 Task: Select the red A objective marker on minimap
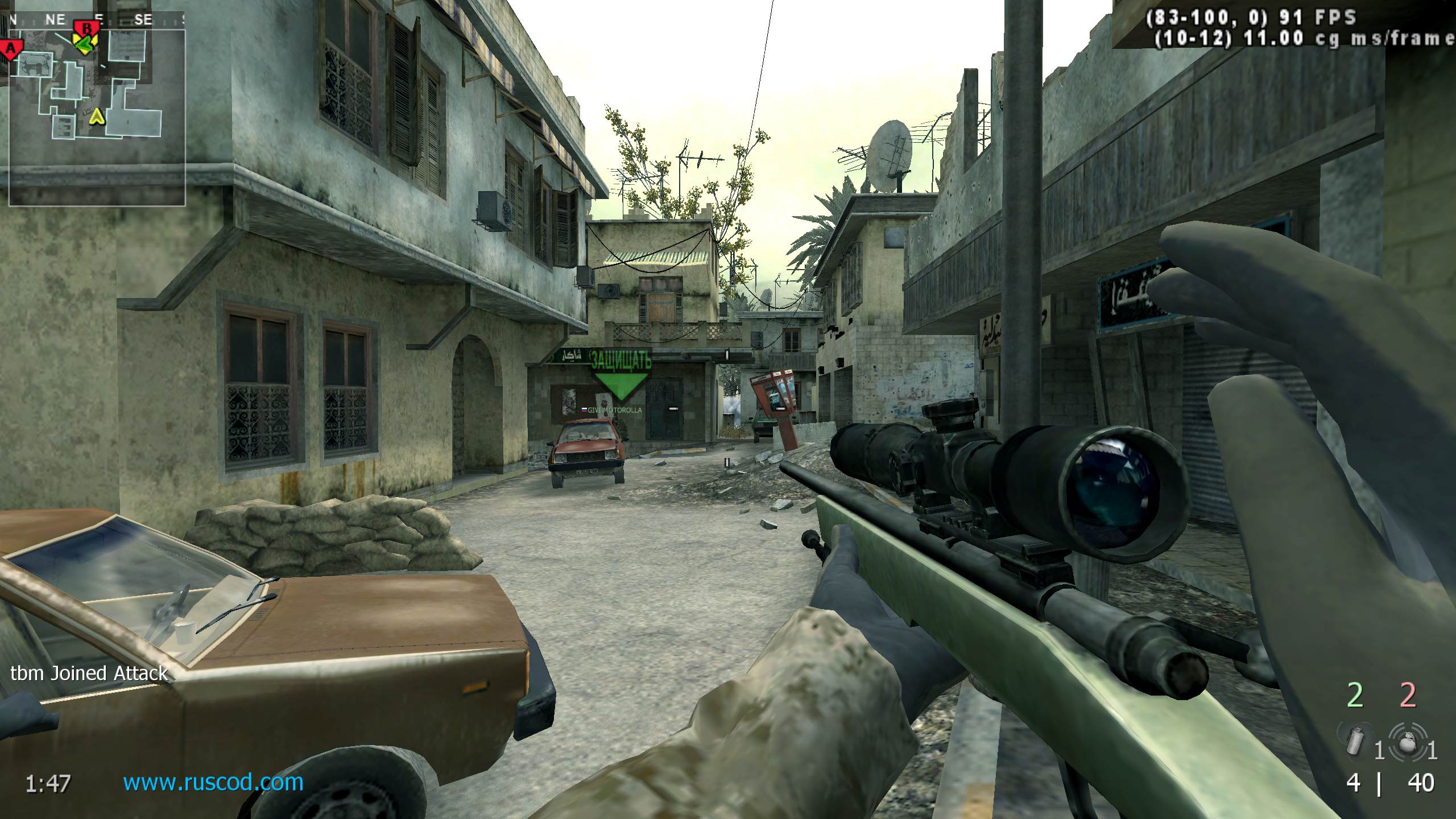tap(11, 49)
